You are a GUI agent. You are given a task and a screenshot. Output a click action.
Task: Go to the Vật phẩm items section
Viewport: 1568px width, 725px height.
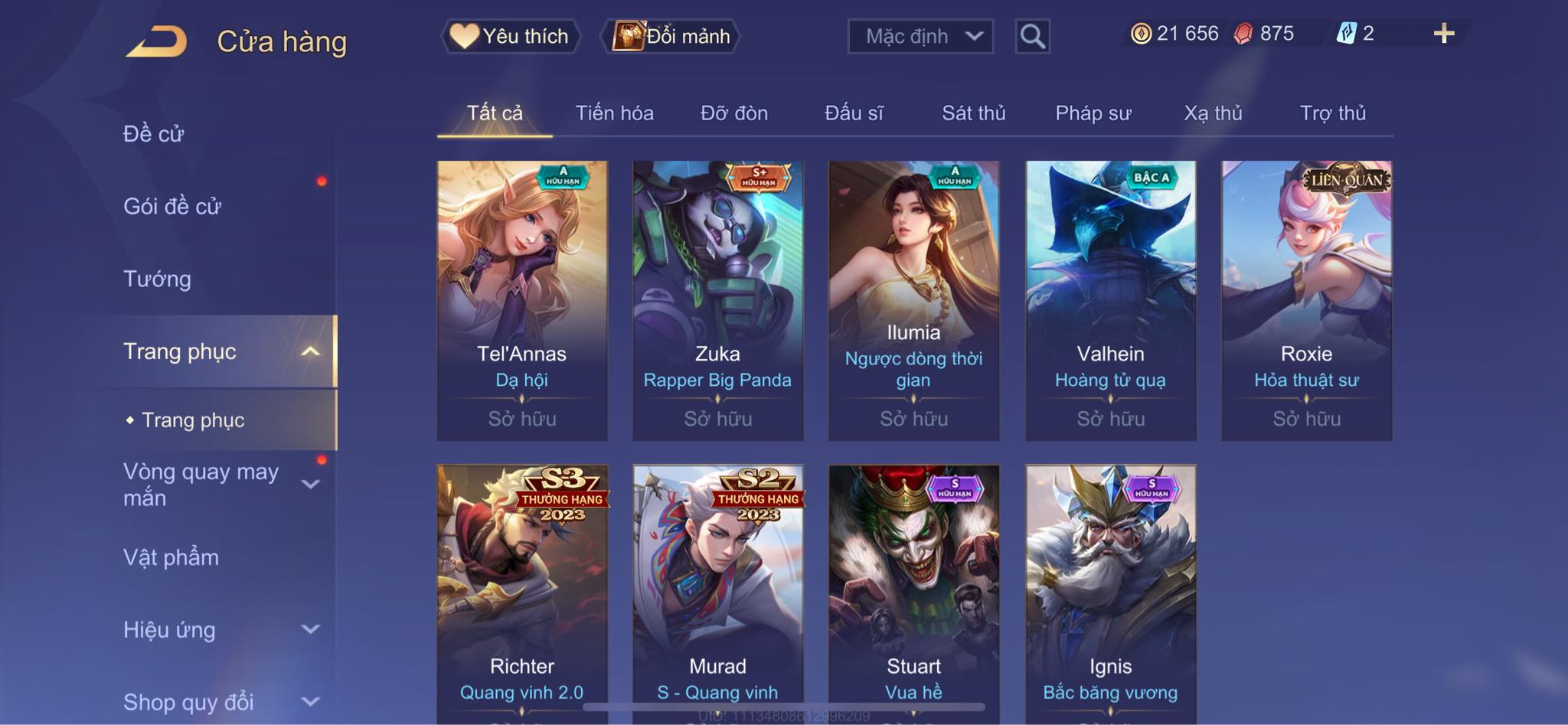[x=171, y=557]
